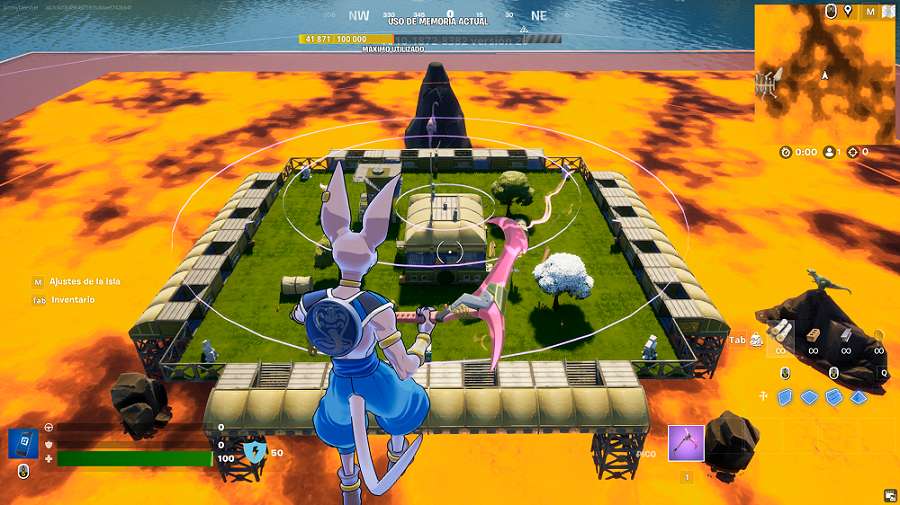Click the map marker pin icon
Image resolution: width=900 pixels, height=505 pixels.
pyautogui.click(x=849, y=11)
